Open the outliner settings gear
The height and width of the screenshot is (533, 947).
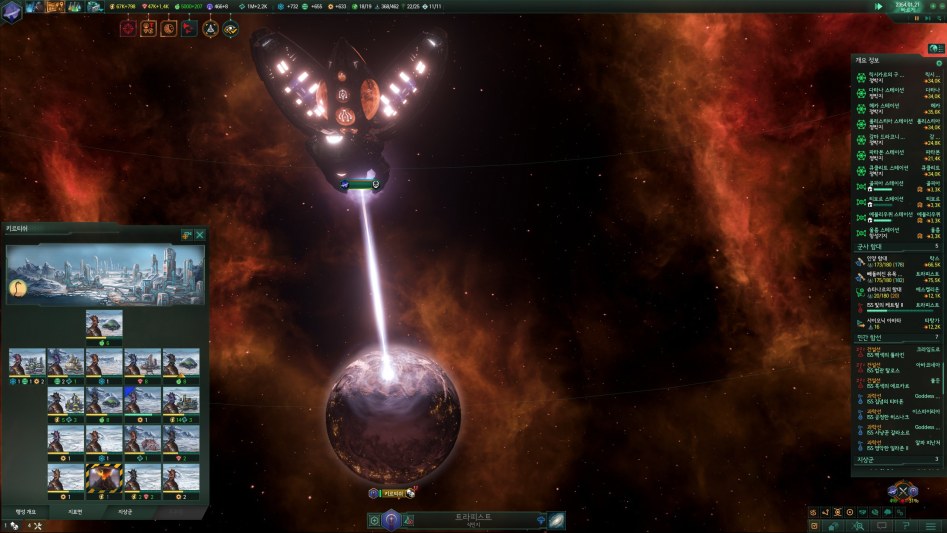point(938,63)
